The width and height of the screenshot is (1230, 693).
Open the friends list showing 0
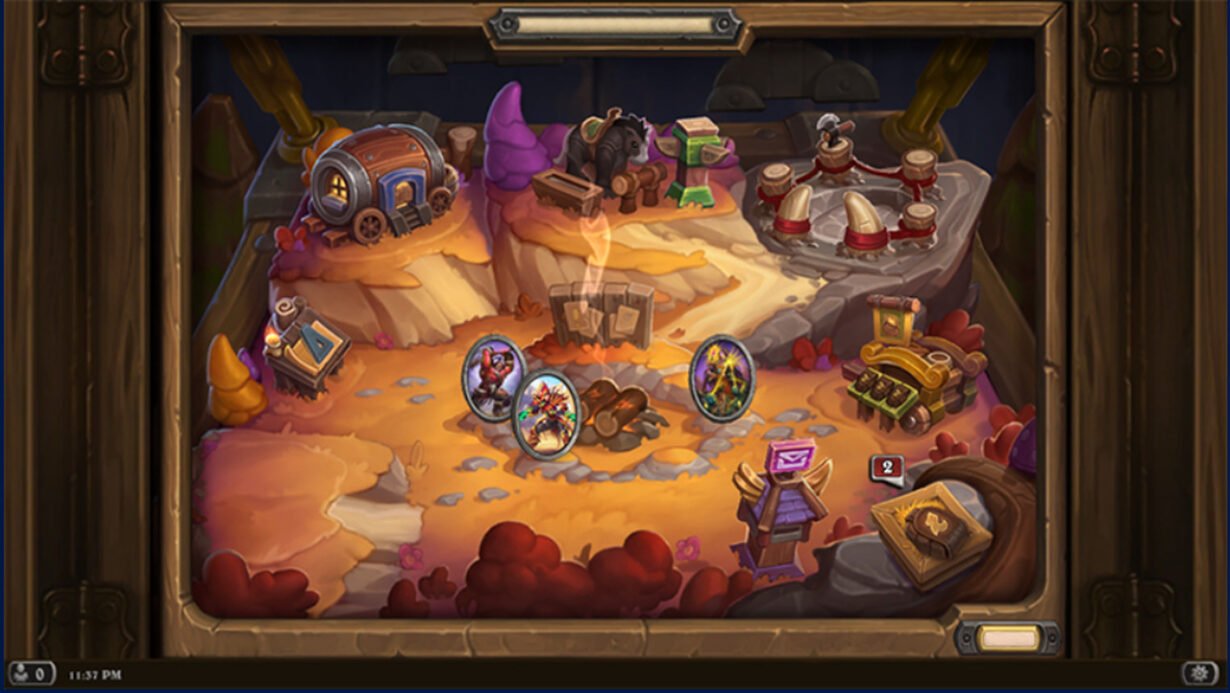32,673
